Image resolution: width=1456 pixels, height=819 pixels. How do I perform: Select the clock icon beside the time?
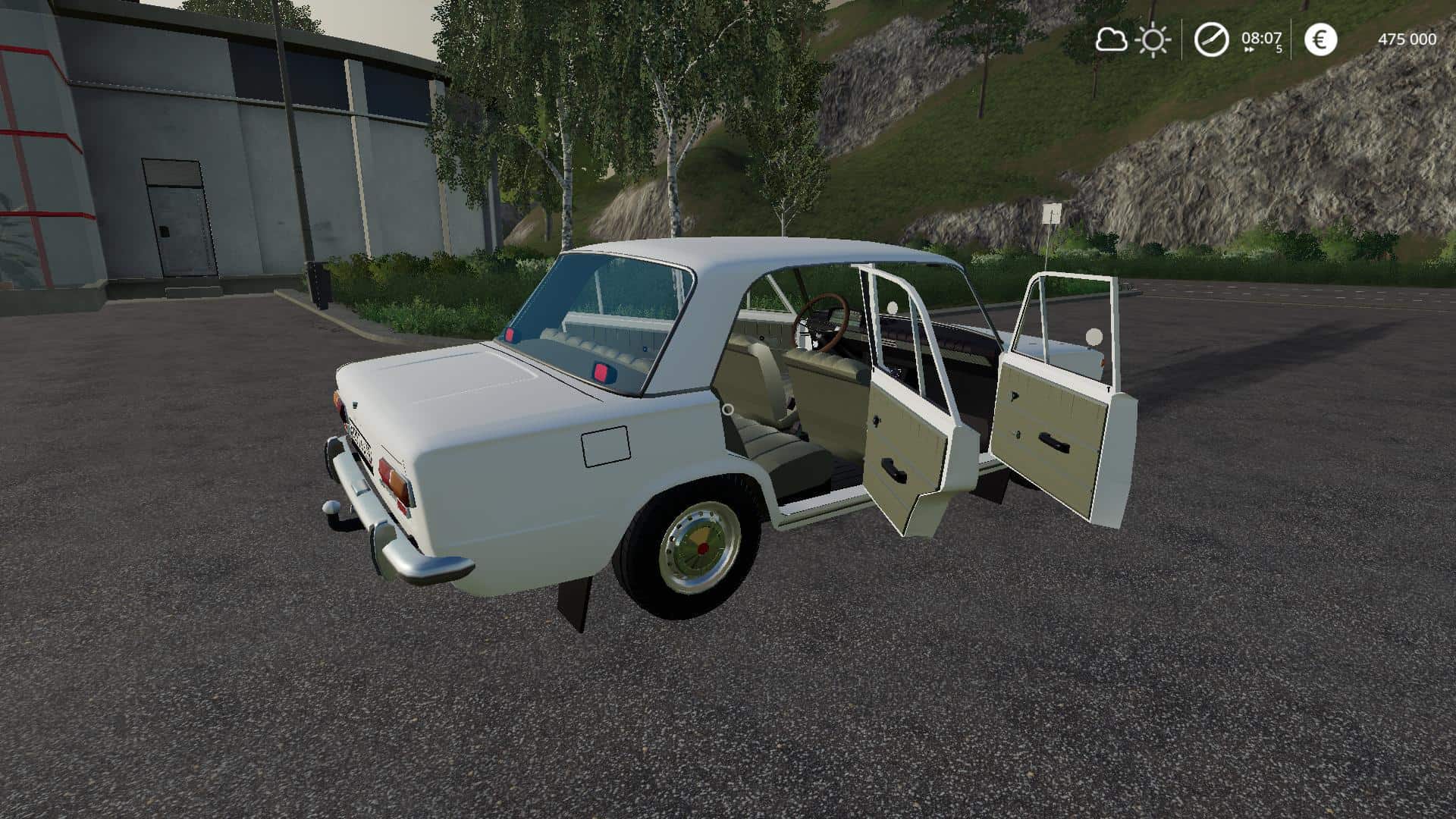[1211, 39]
